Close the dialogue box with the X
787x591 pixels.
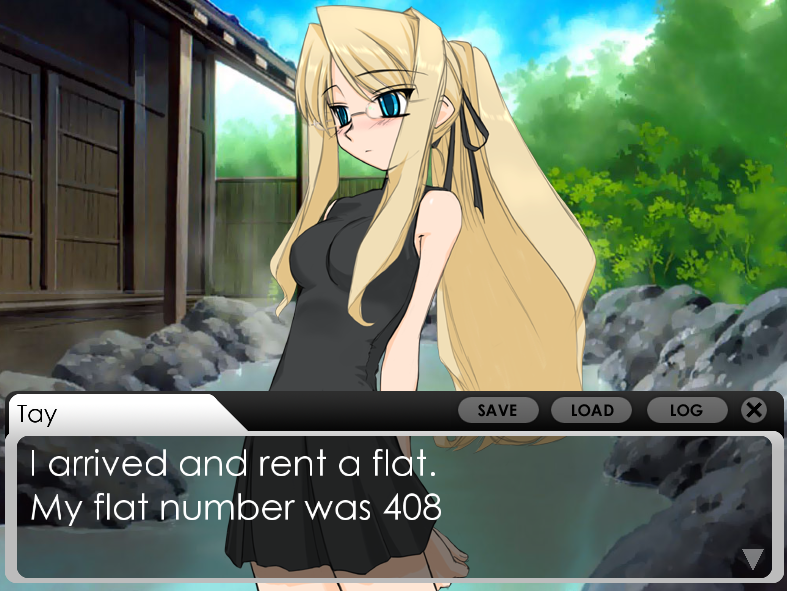[754, 410]
